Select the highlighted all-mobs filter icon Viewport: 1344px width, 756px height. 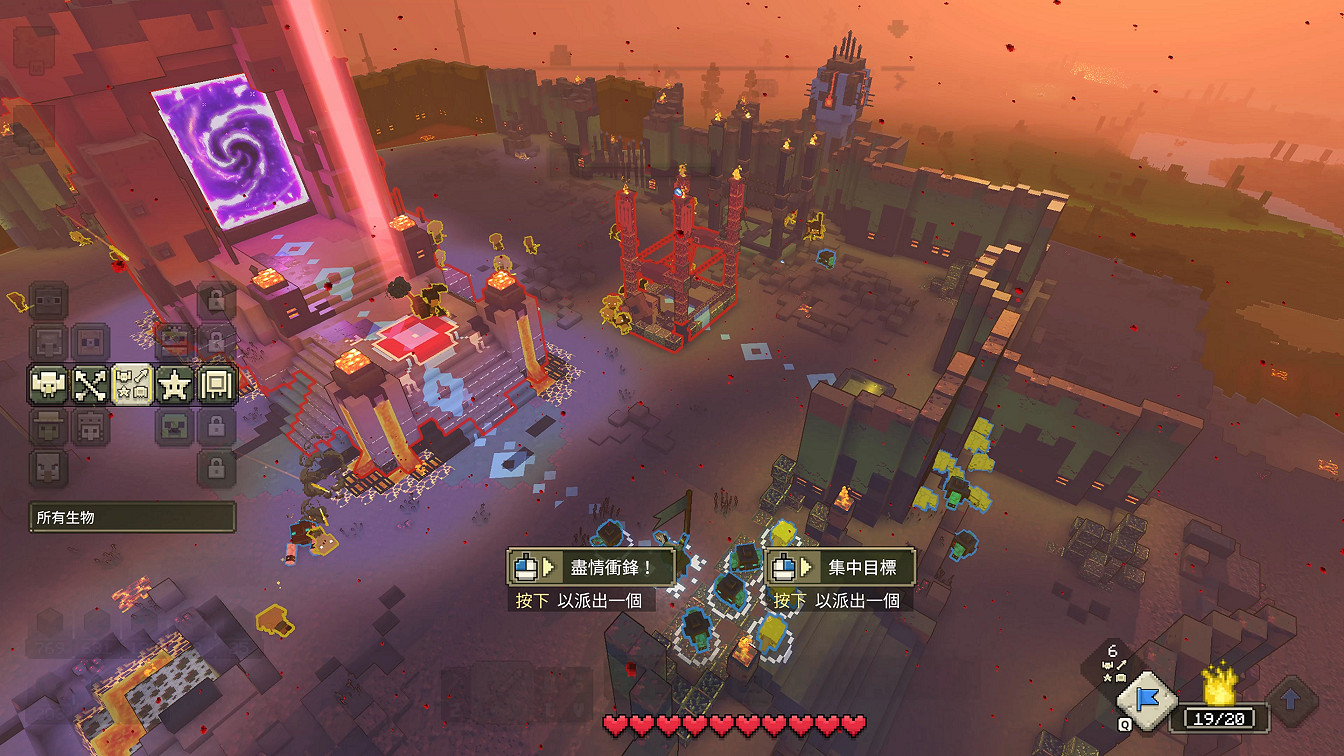click(132, 384)
